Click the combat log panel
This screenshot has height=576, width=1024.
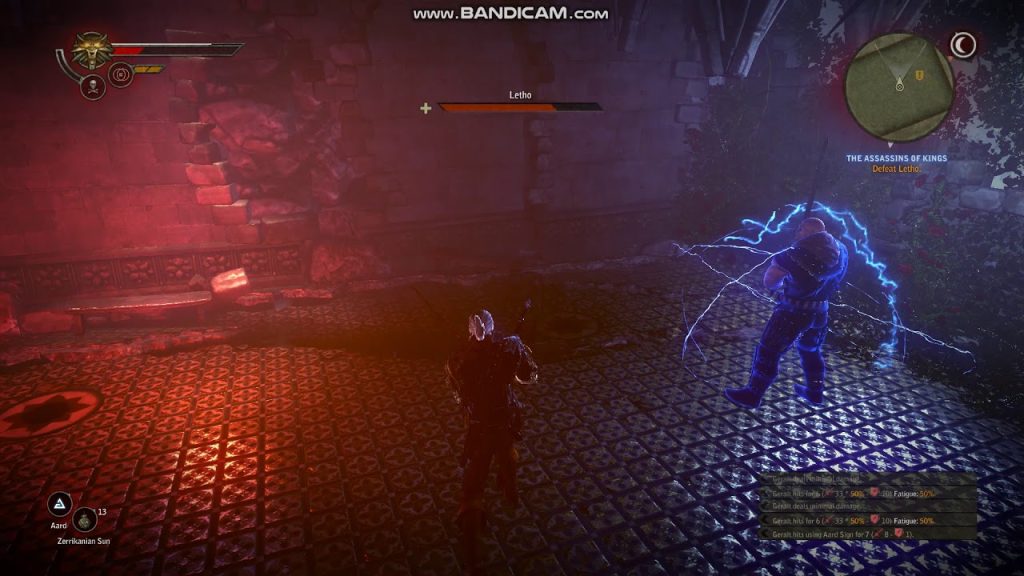click(867, 507)
